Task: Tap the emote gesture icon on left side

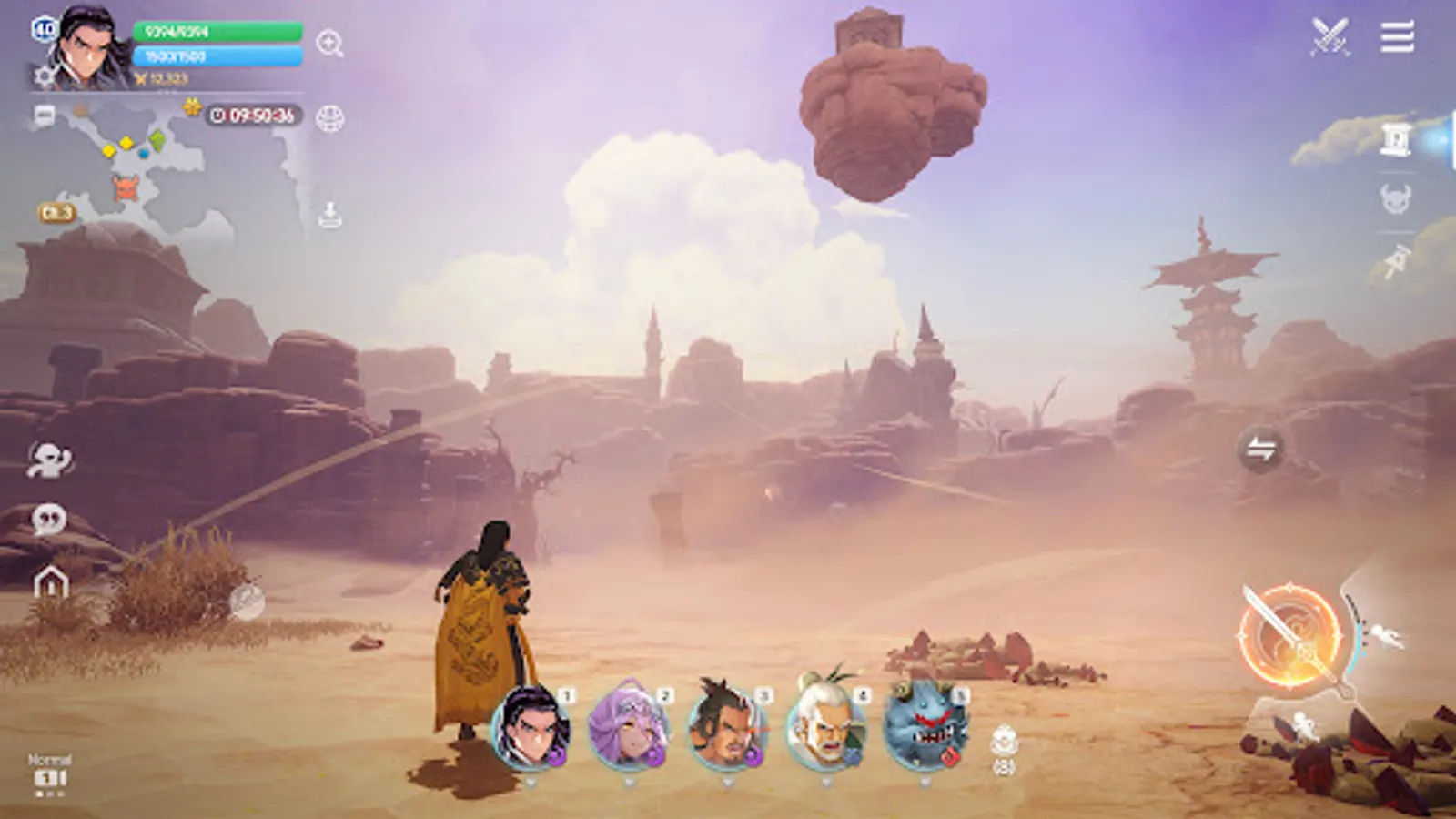Action: coord(50,457)
